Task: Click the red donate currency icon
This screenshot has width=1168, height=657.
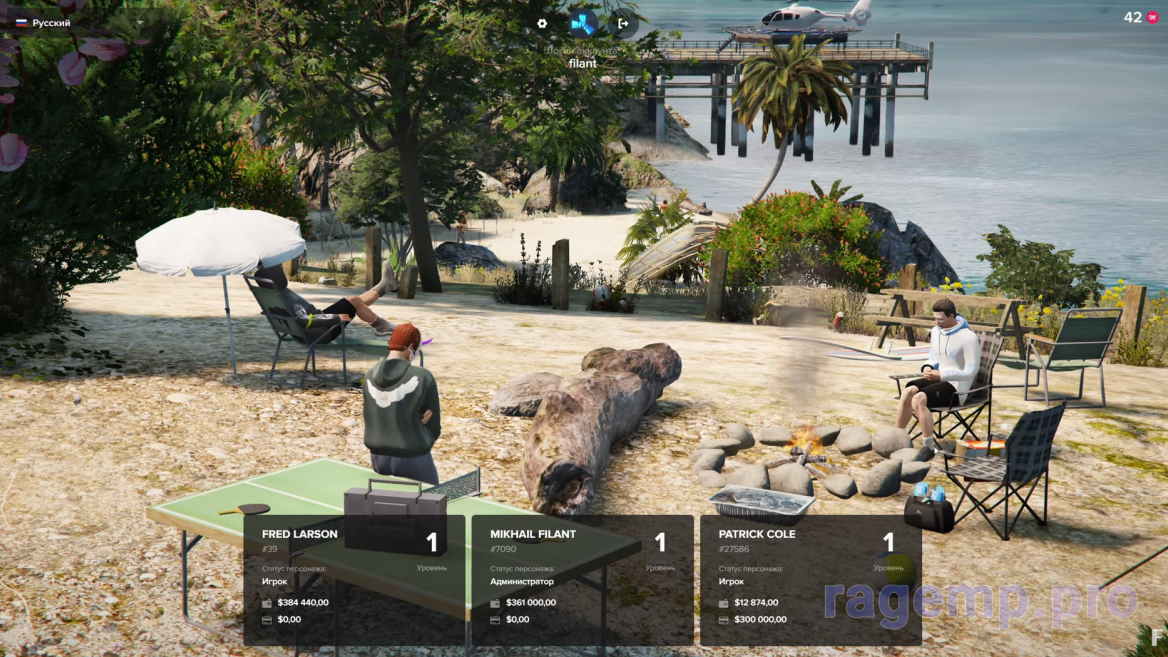Action: pos(1152,18)
